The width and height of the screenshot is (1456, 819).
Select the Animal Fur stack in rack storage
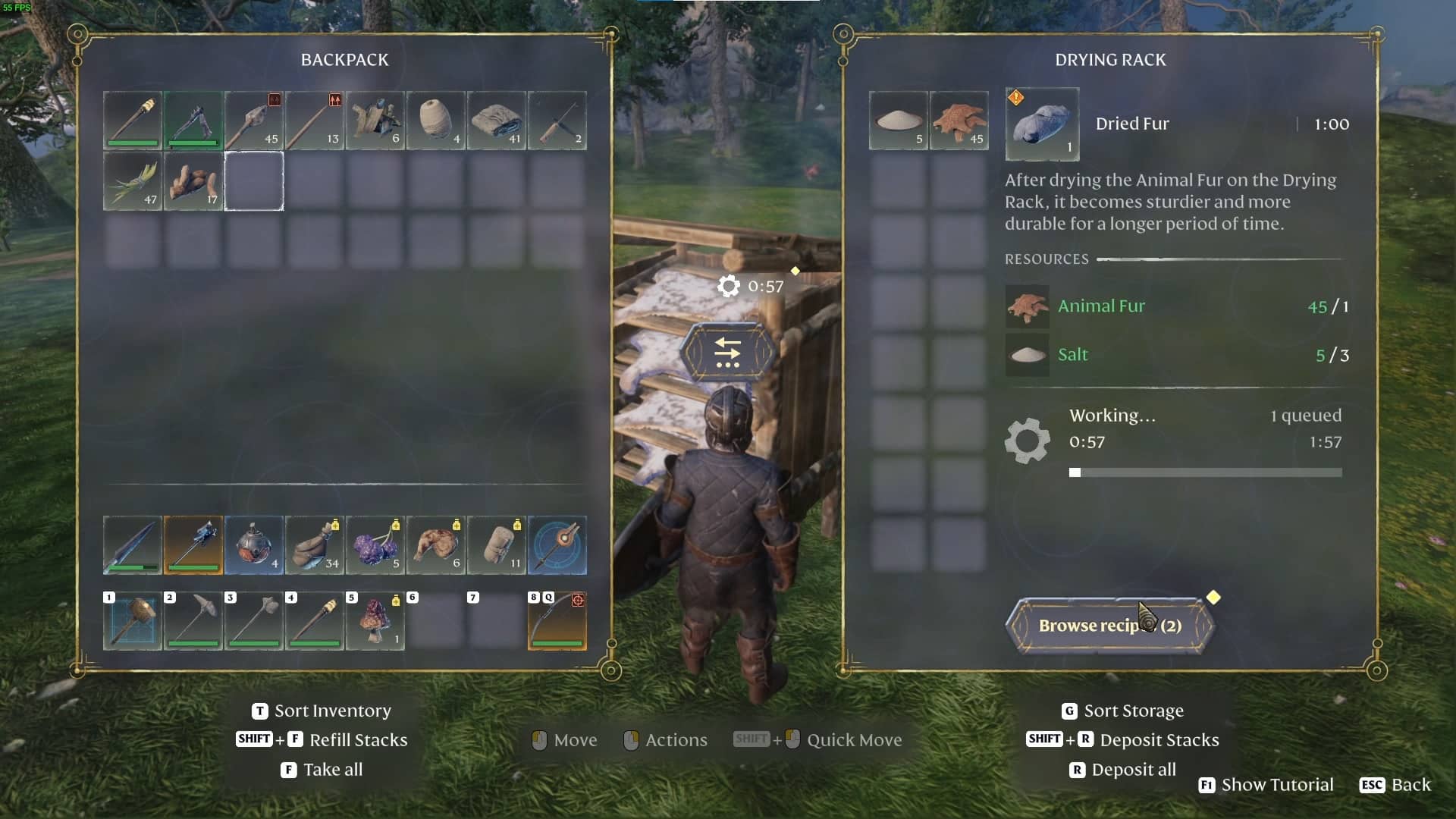tap(959, 121)
